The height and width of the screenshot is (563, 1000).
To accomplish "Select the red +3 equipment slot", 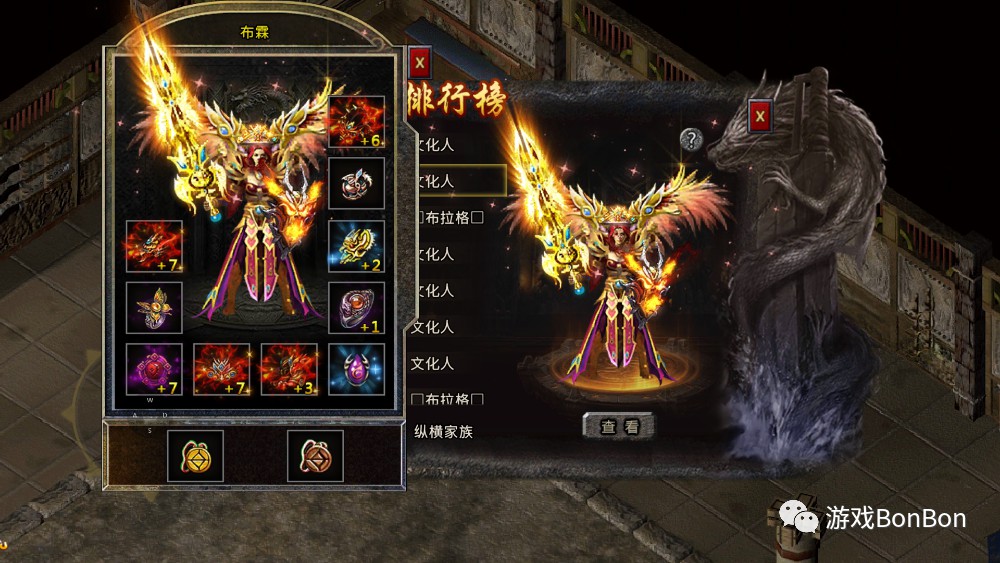I will pyautogui.click(x=289, y=369).
